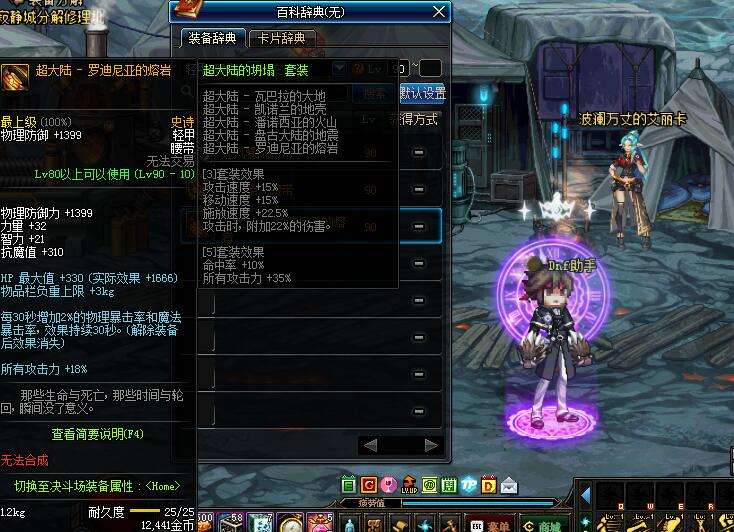
Task: Select the gold pocket watch item slot
Action: (291, 522)
